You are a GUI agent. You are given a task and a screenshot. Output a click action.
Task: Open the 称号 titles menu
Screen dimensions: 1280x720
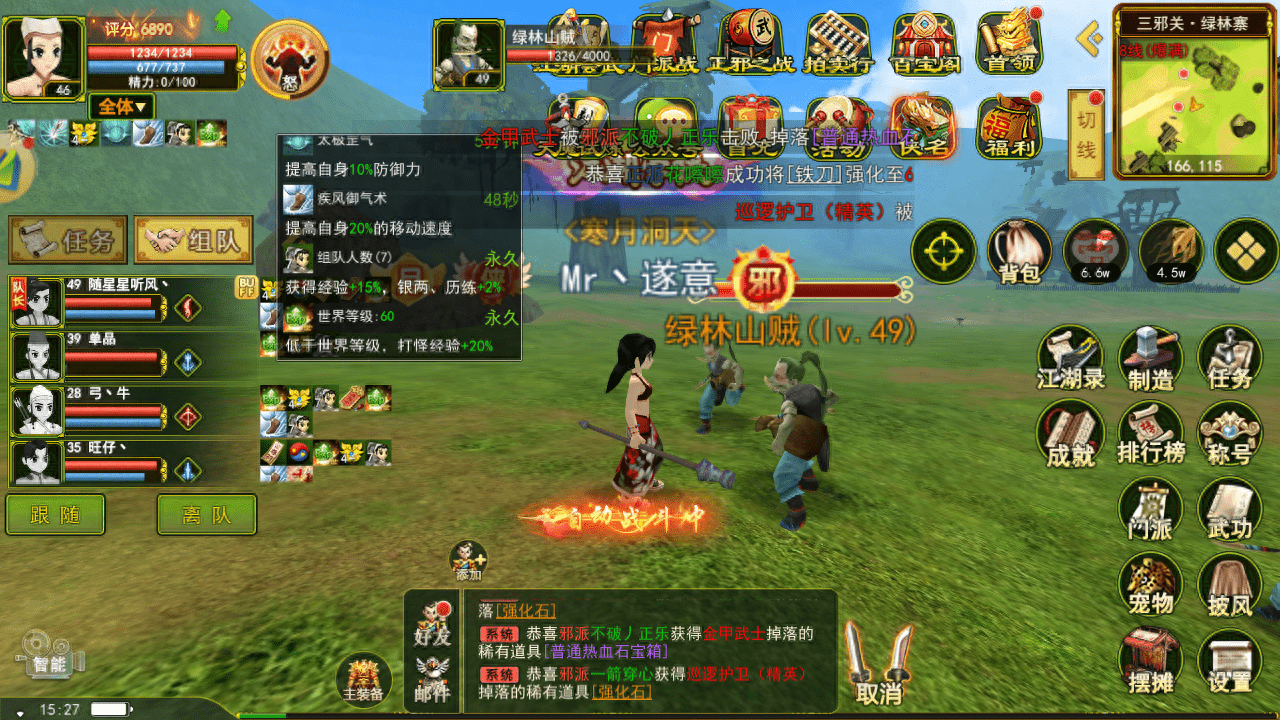tap(1229, 435)
